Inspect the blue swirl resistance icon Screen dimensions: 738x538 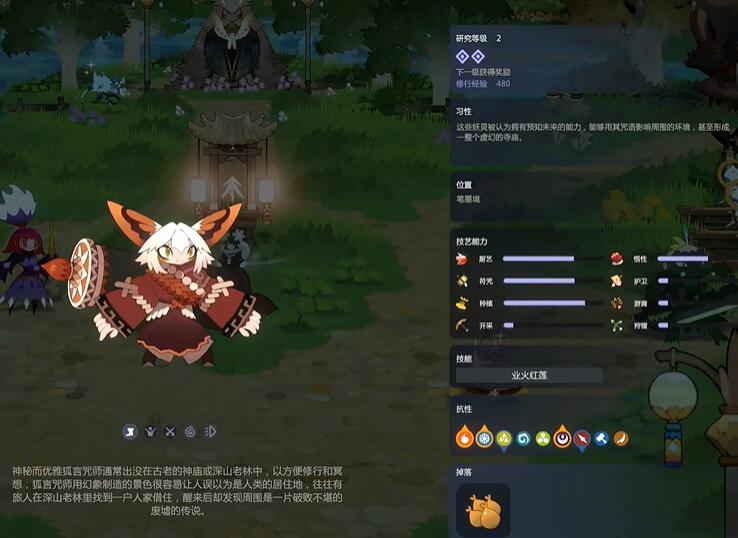click(x=523, y=438)
